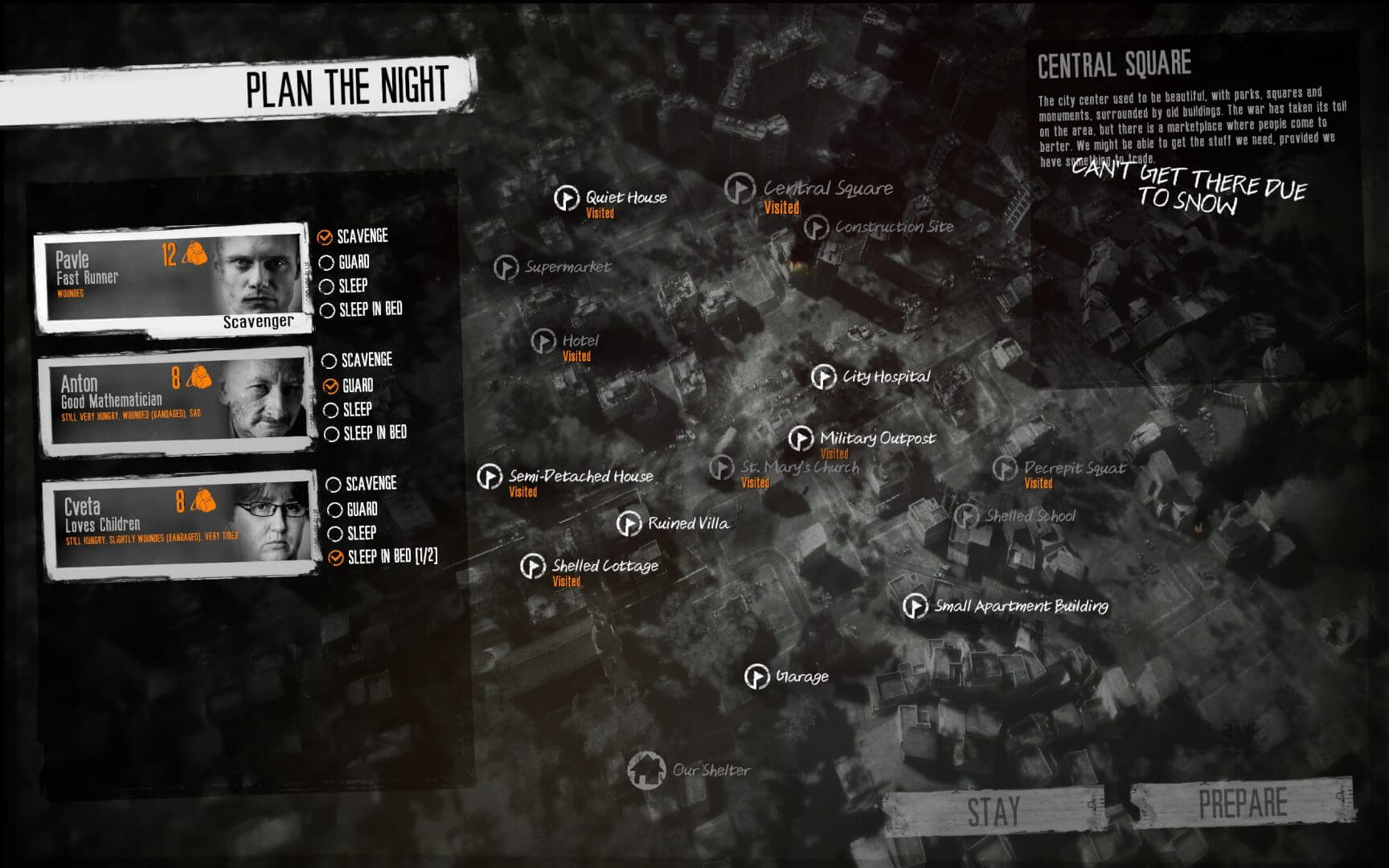Select the Shelled Cottage marker

(532, 566)
